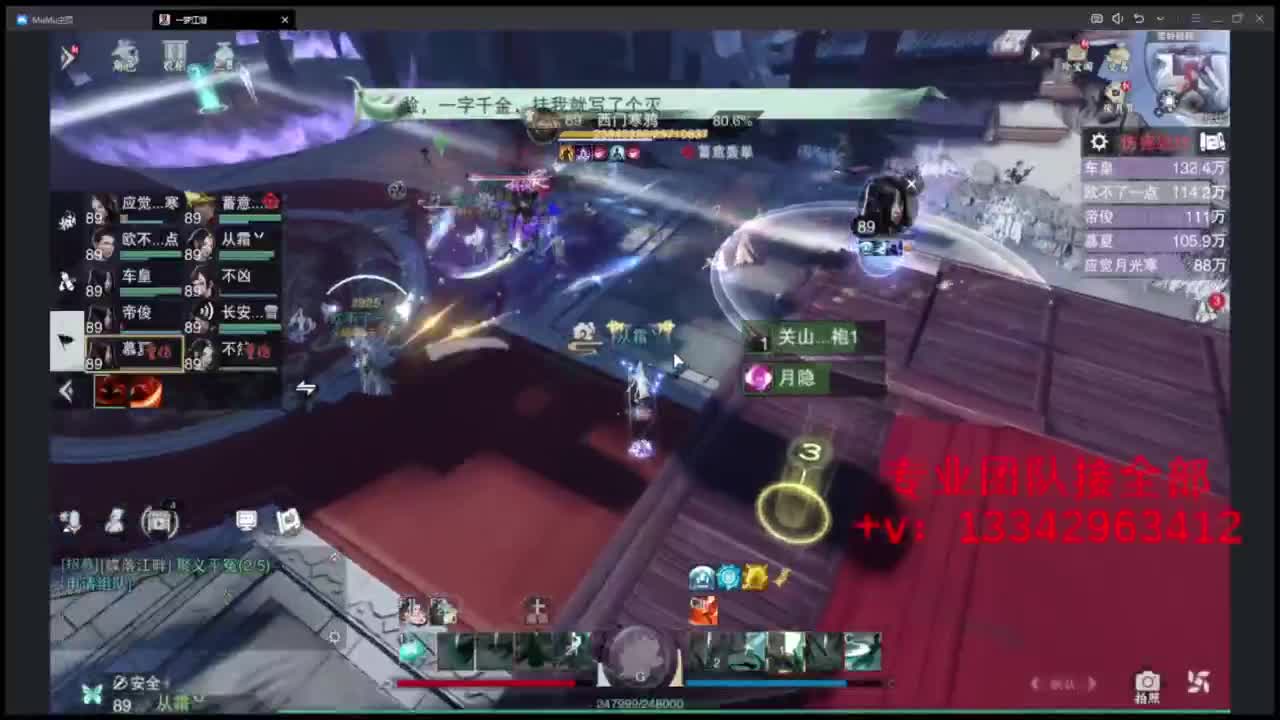The height and width of the screenshot is (720, 1280).
Task: Click the golden scroll buff icon above skills
Action: pyautogui.click(x=756, y=577)
